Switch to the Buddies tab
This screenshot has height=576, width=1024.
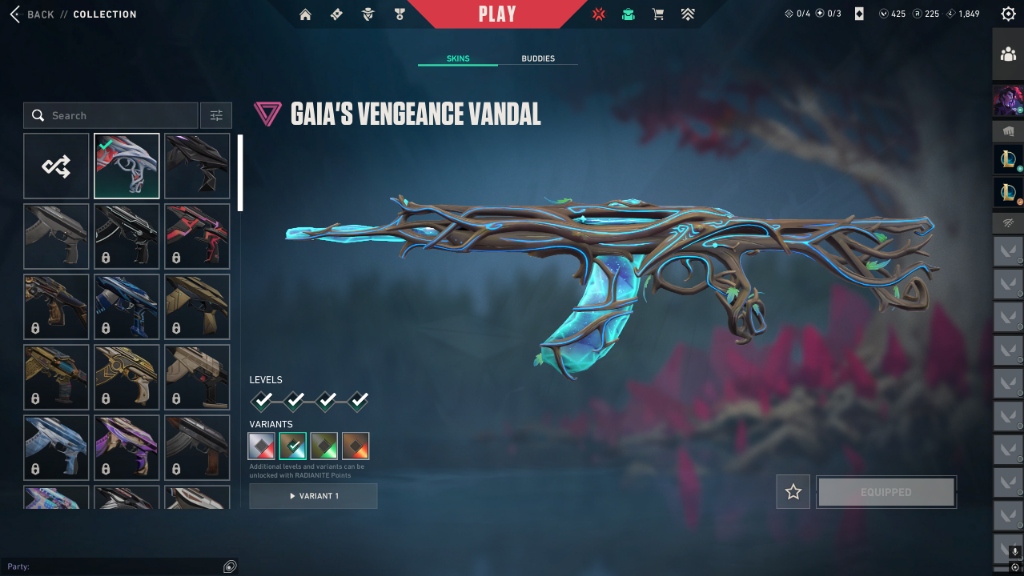click(538, 59)
